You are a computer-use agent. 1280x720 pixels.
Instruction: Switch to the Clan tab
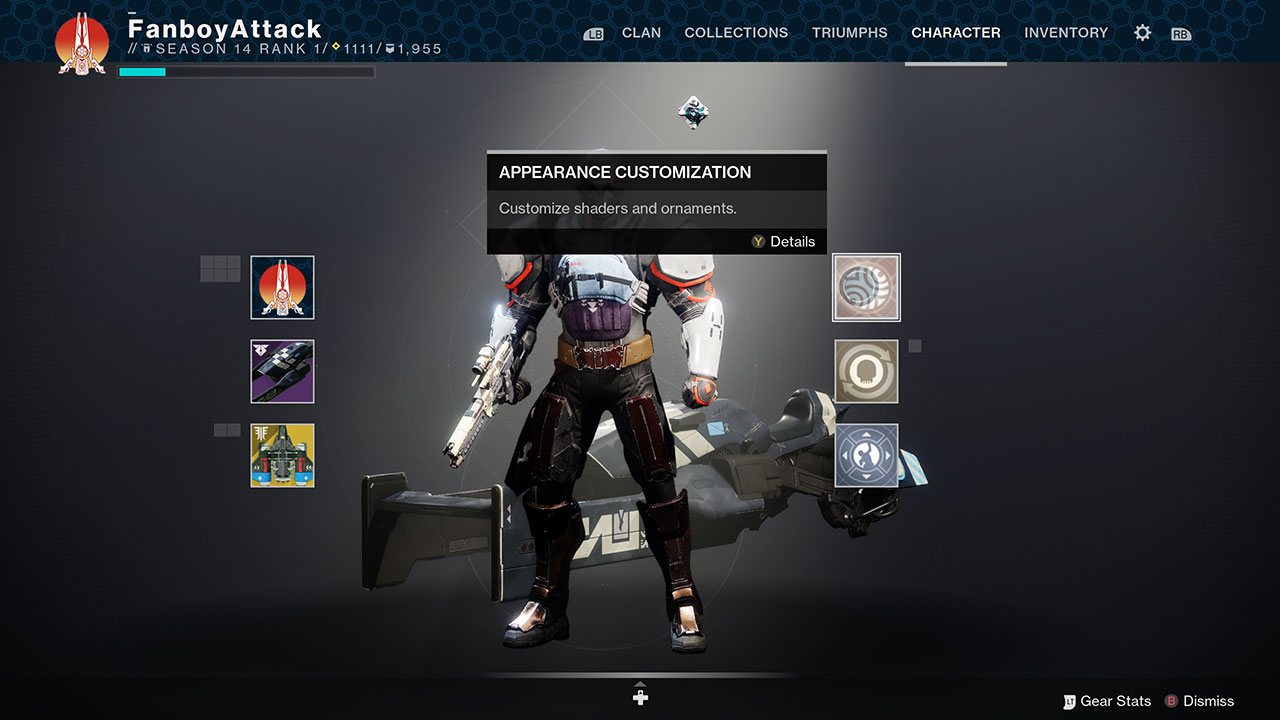click(641, 33)
